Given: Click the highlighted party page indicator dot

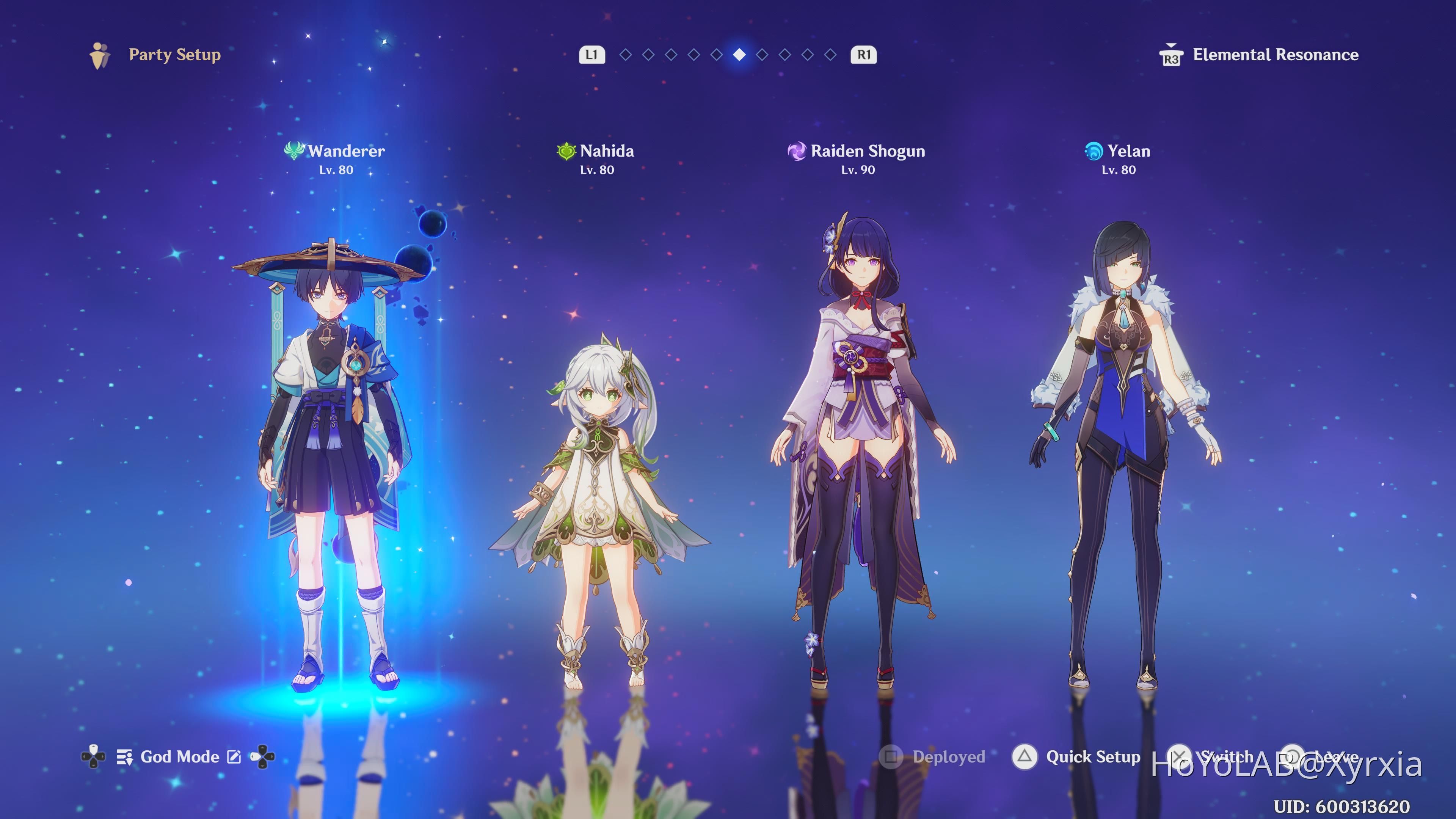Looking at the screenshot, I should (x=739, y=55).
